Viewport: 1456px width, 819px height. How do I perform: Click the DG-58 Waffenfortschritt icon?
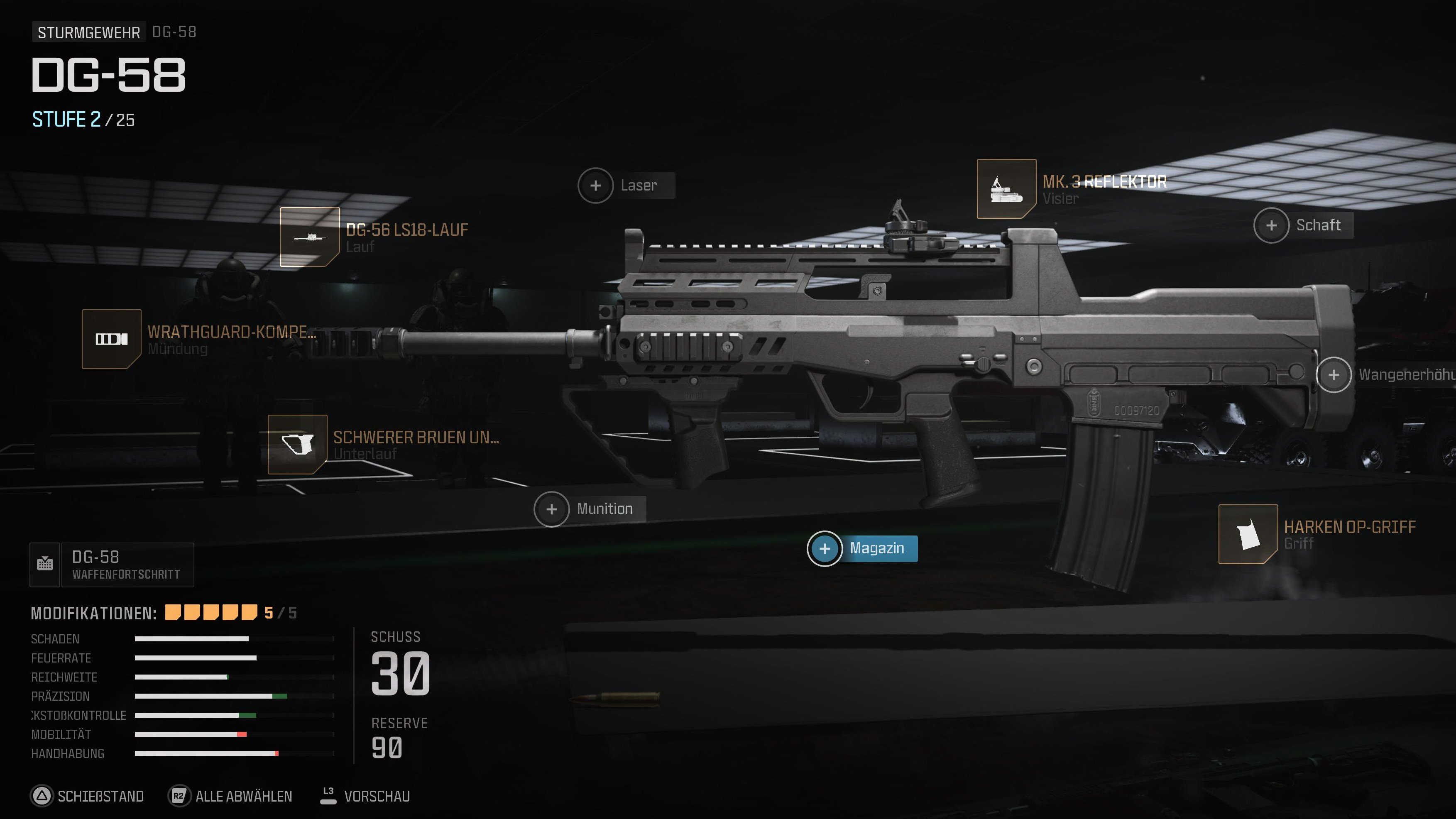click(x=46, y=564)
